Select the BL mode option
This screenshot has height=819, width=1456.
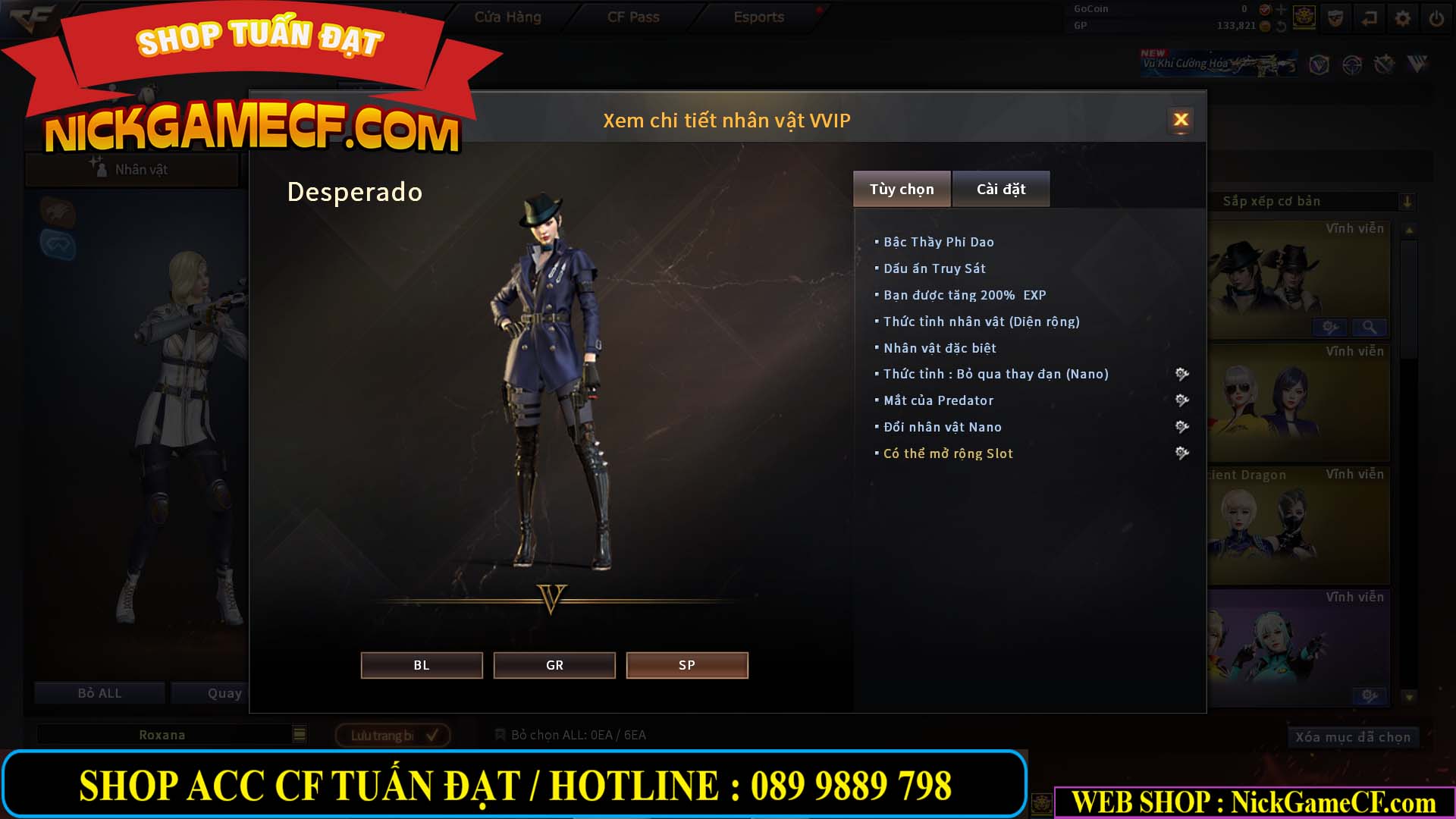(x=421, y=665)
